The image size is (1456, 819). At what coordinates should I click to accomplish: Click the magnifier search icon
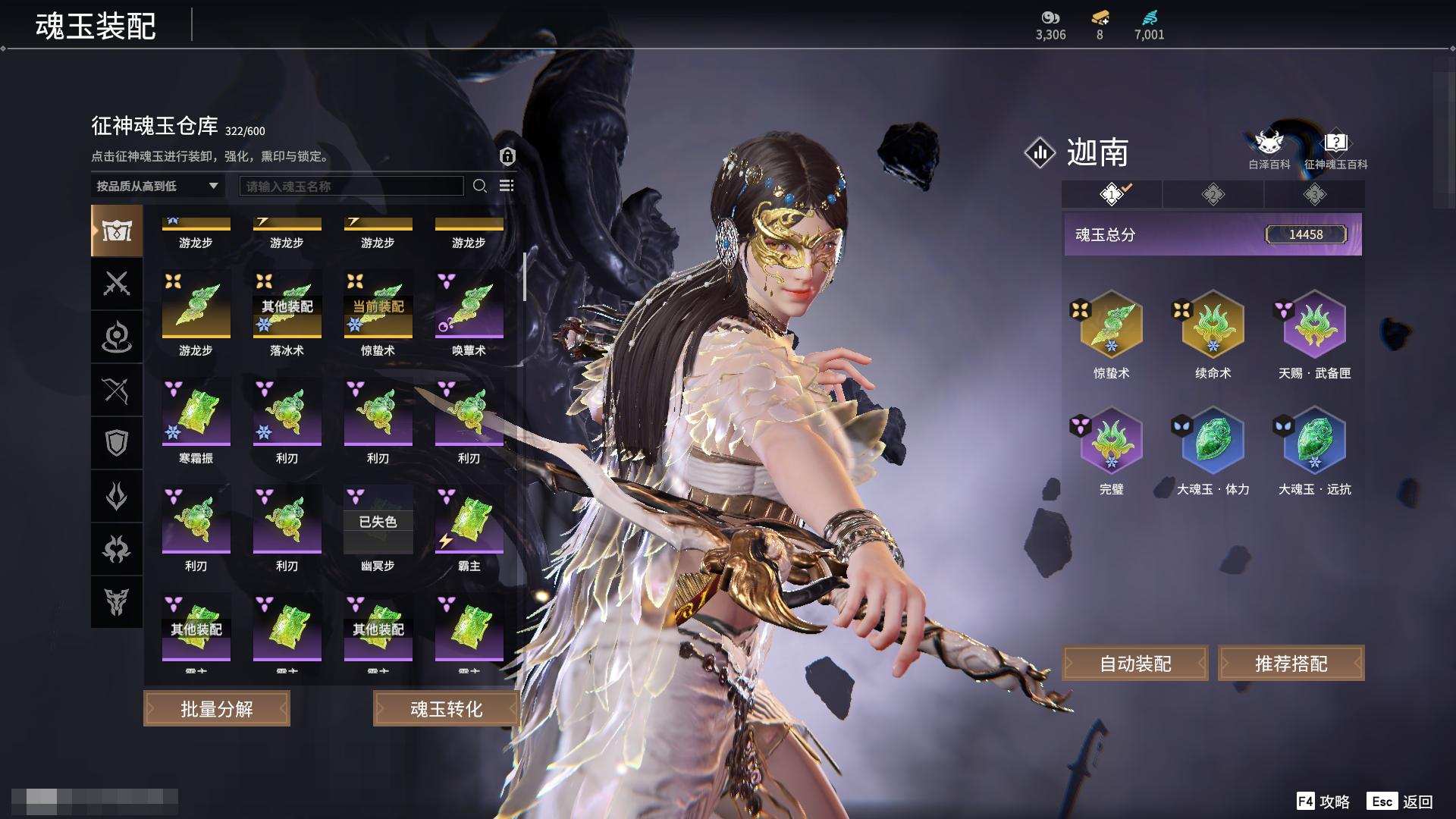tap(480, 186)
